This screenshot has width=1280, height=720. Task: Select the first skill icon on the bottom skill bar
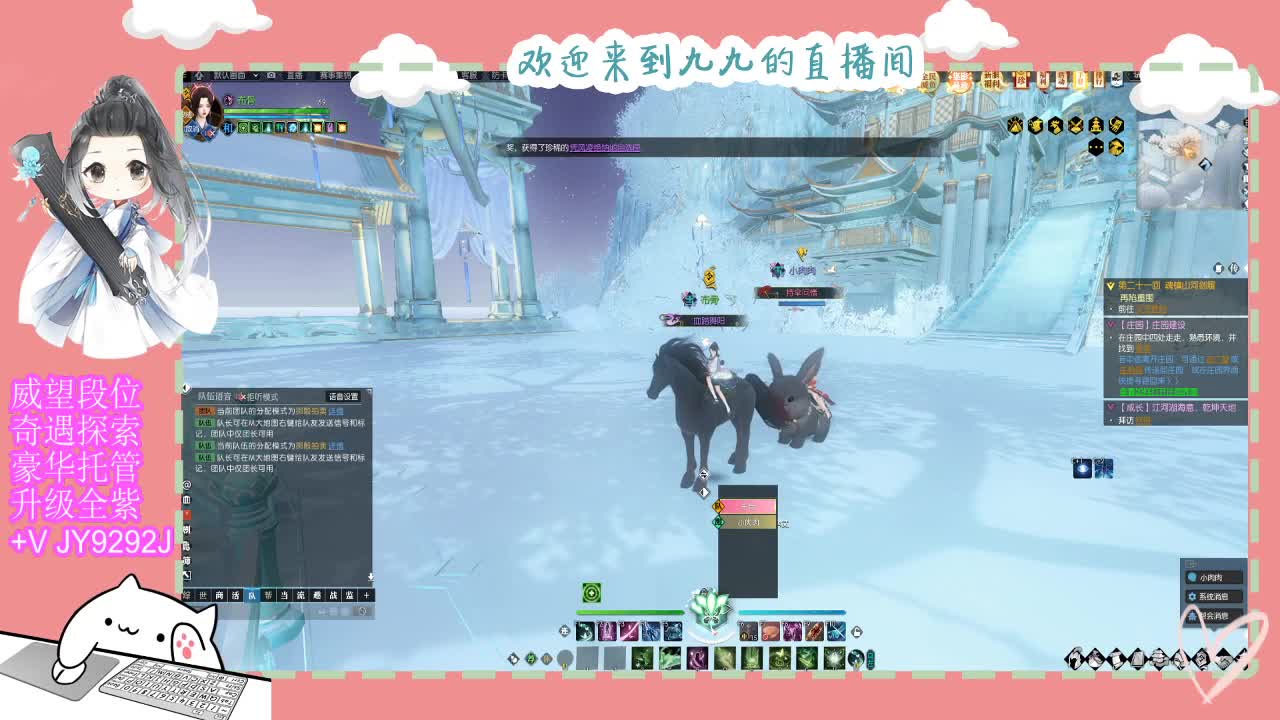tap(585, 630)
